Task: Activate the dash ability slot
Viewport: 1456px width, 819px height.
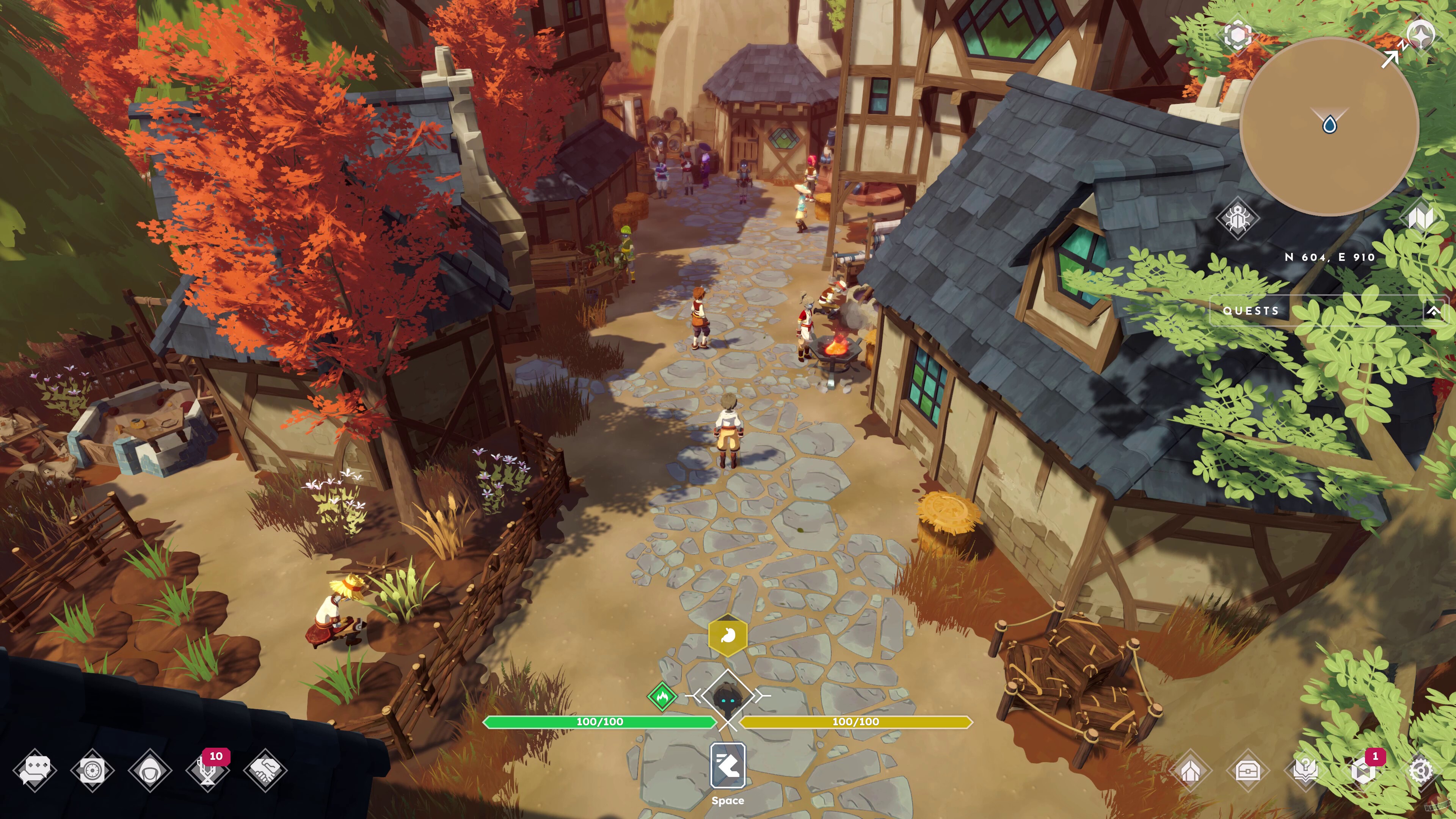Action: coord(728,766)
